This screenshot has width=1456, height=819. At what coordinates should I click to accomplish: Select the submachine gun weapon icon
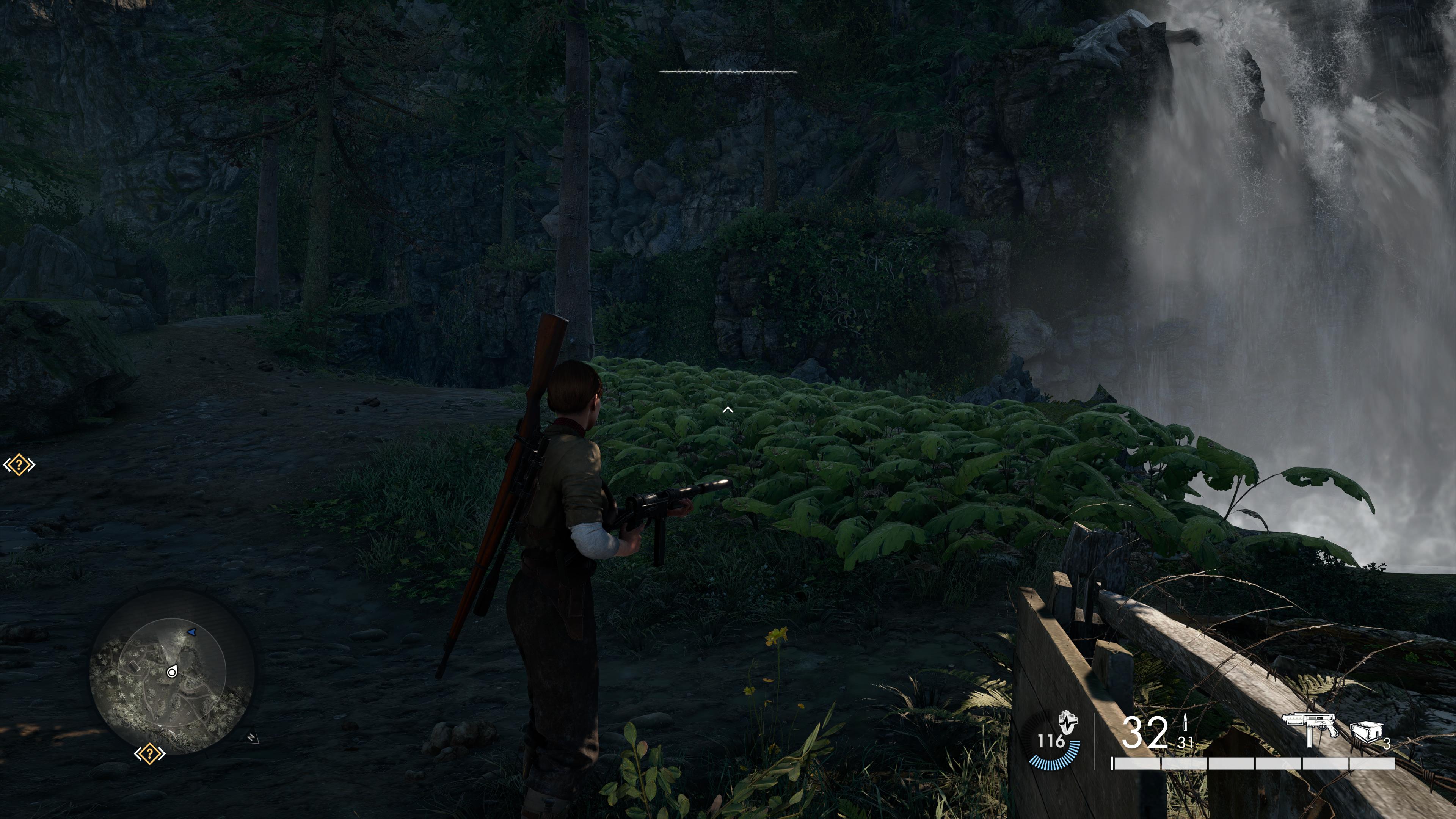[x=1309, y=729]
